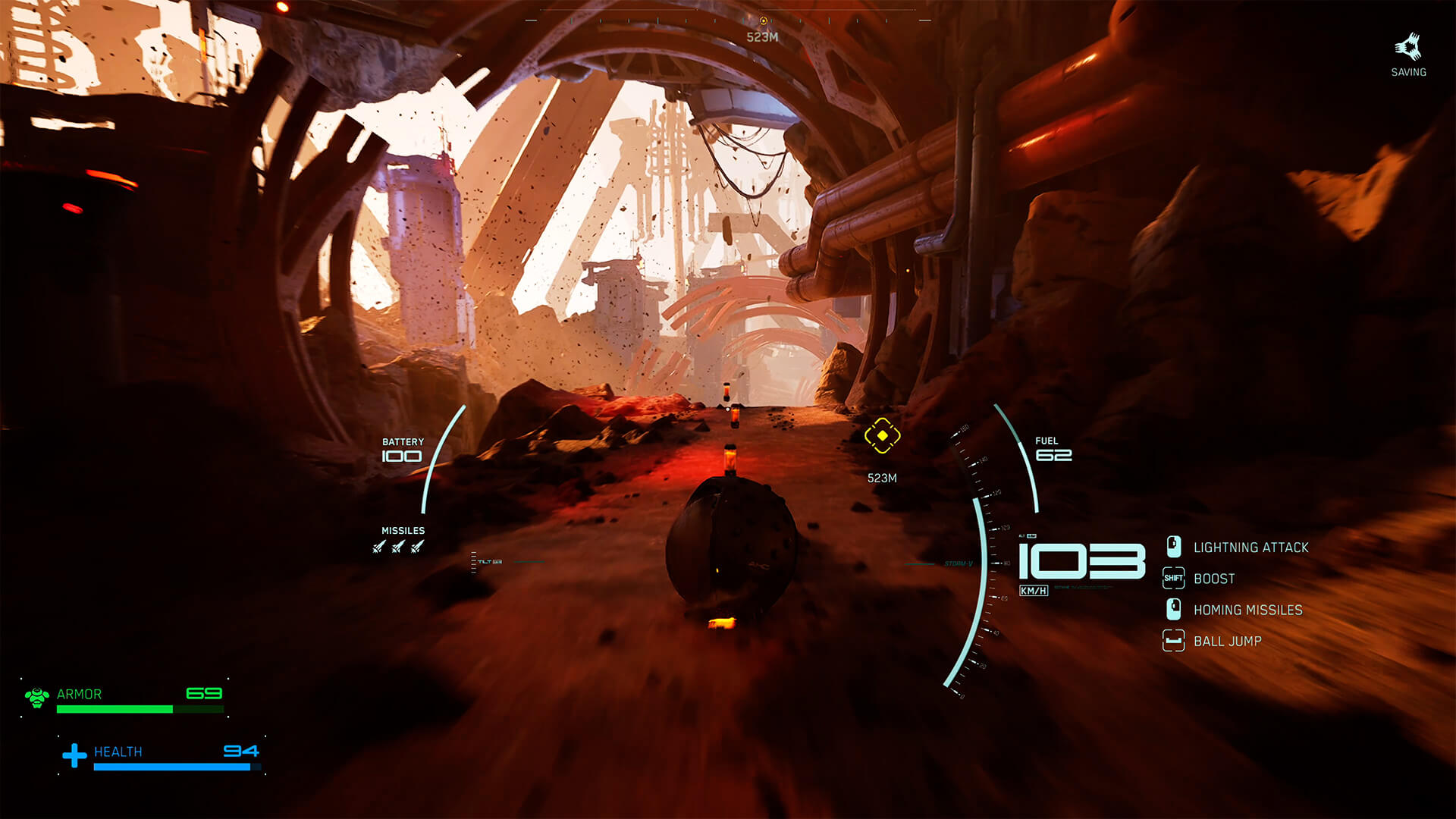Click the blue health cross icon

[x=74, y=755]
